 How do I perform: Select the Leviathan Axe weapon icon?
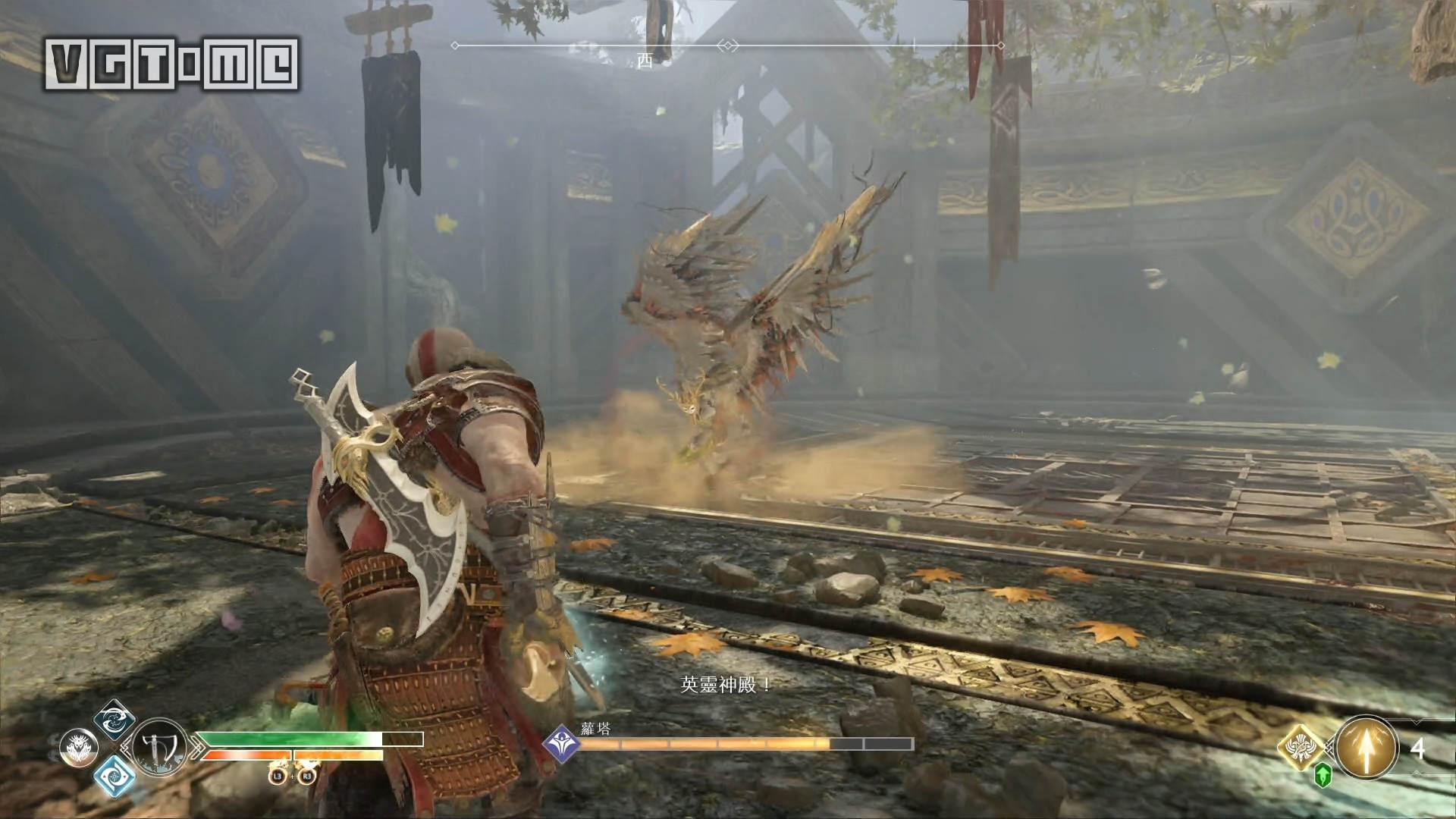coord(158,748)
